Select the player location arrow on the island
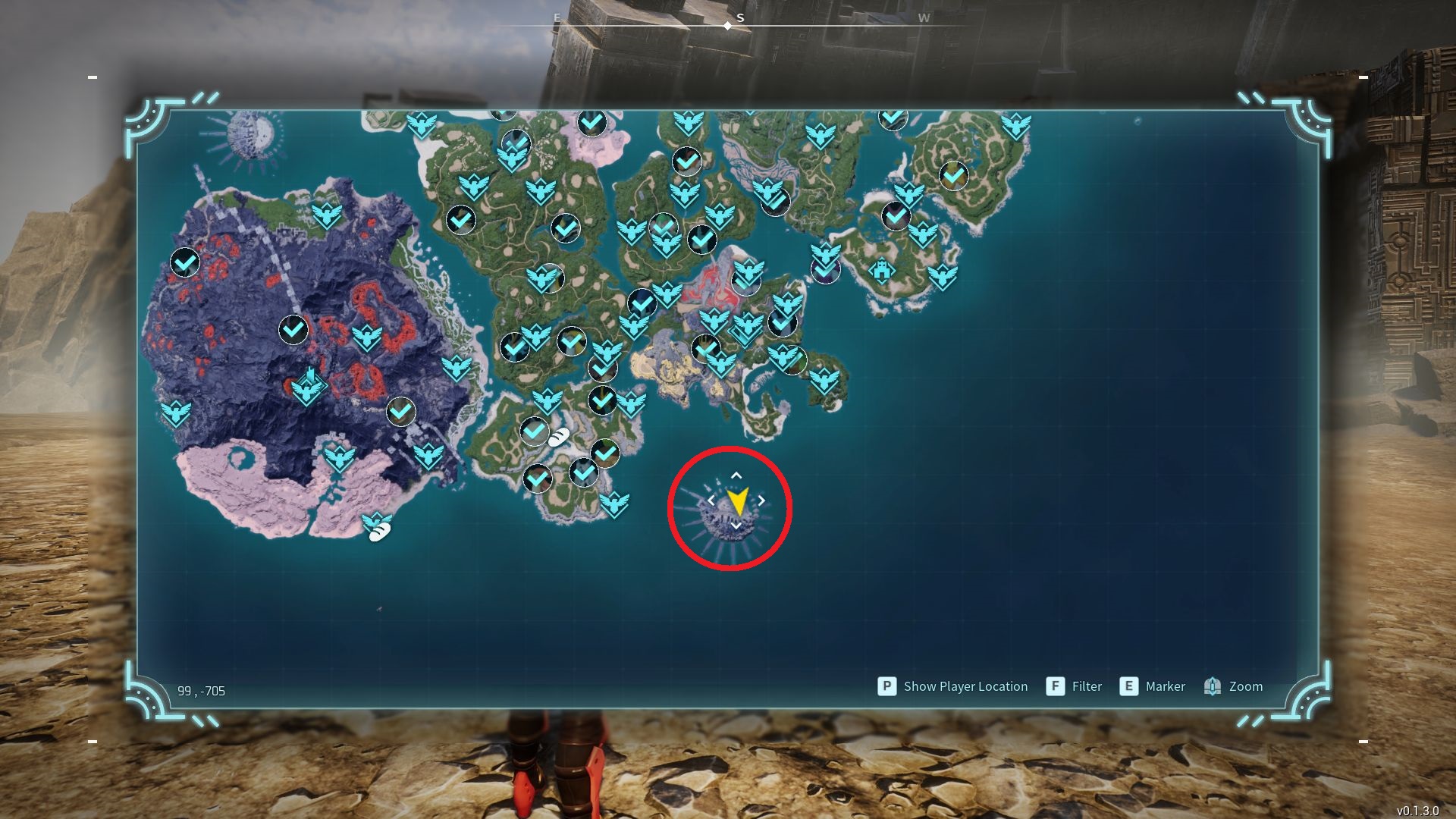1456x819 pixels. (x=737, y=500)
